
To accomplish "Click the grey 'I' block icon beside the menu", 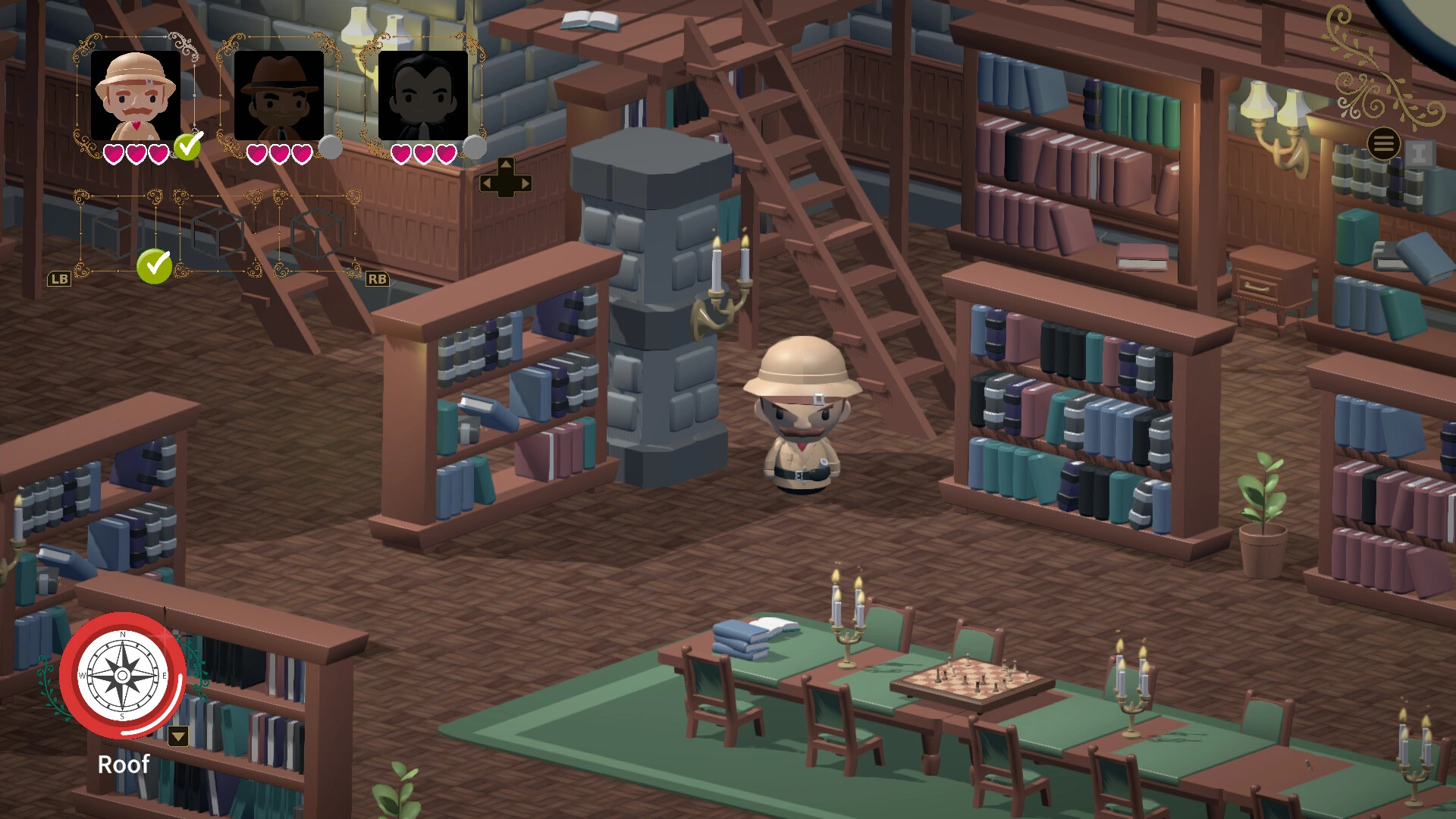I will pos(1421,154).
